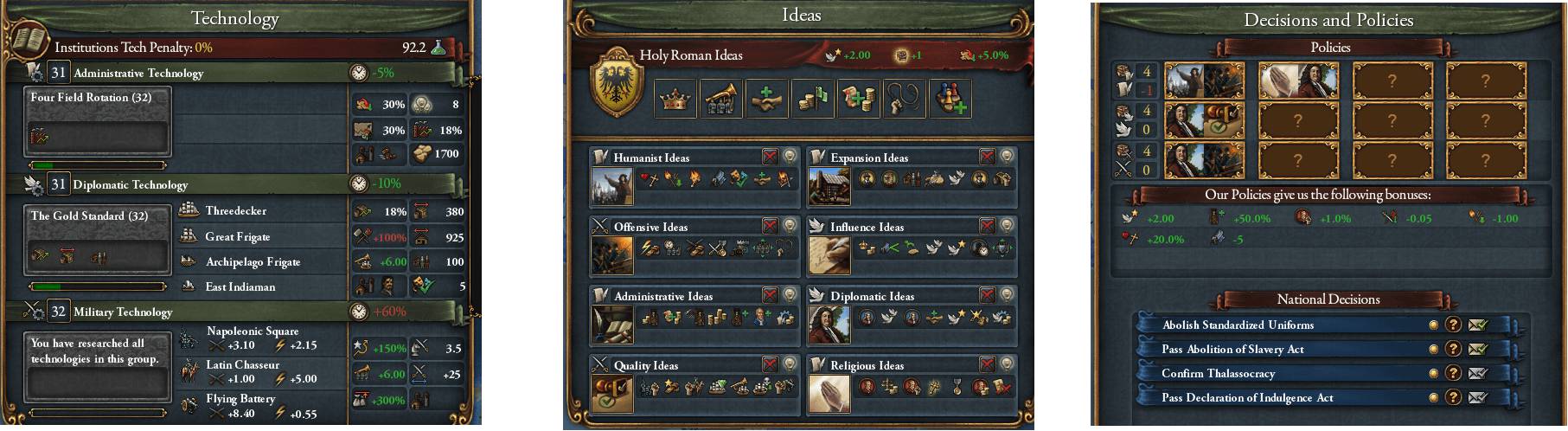Remove the Expansion Ideas group

(x=987, y=157)
